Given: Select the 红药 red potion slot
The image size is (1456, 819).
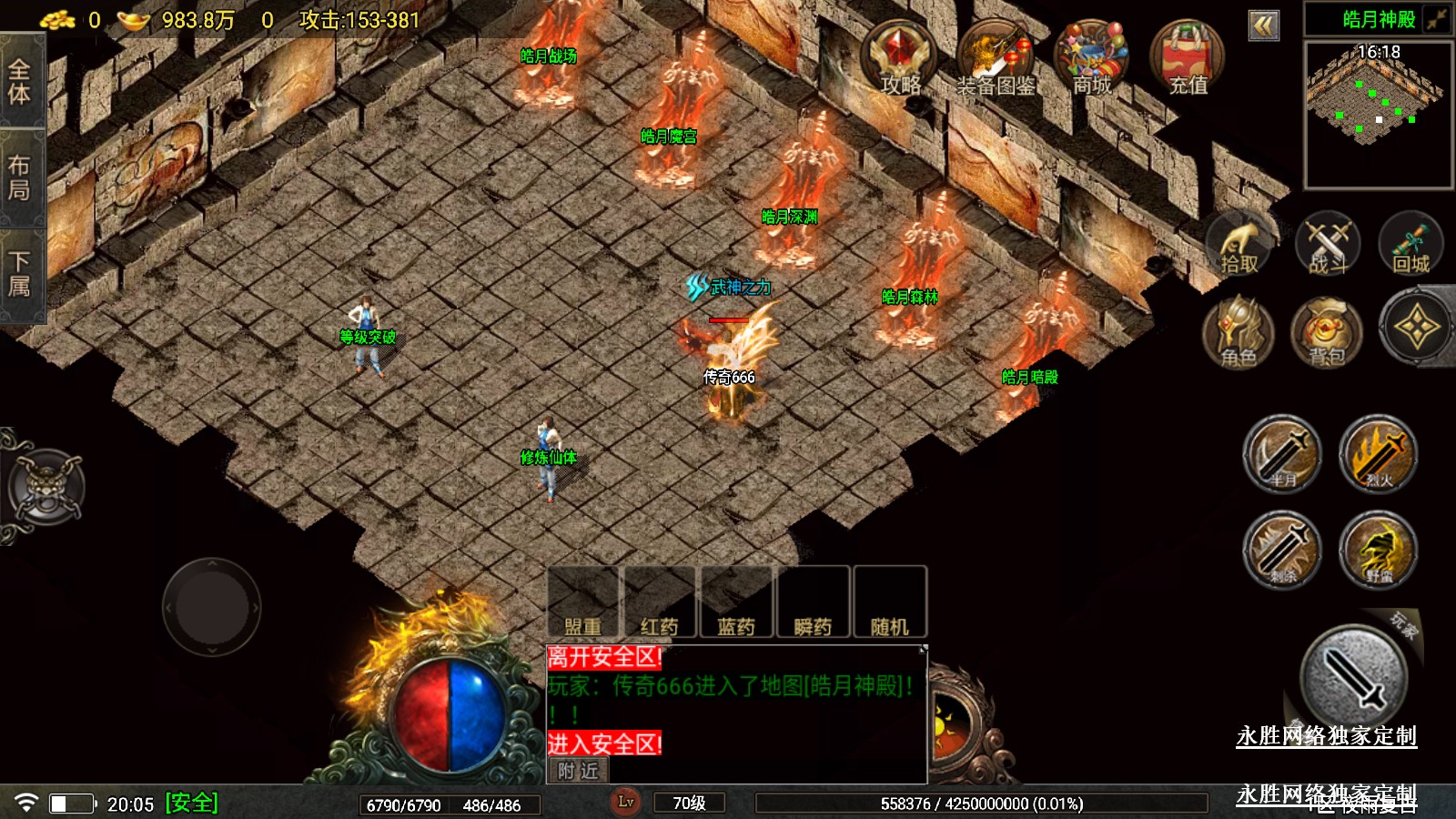Looking at the screenshot, I should [x=660, y=602].
